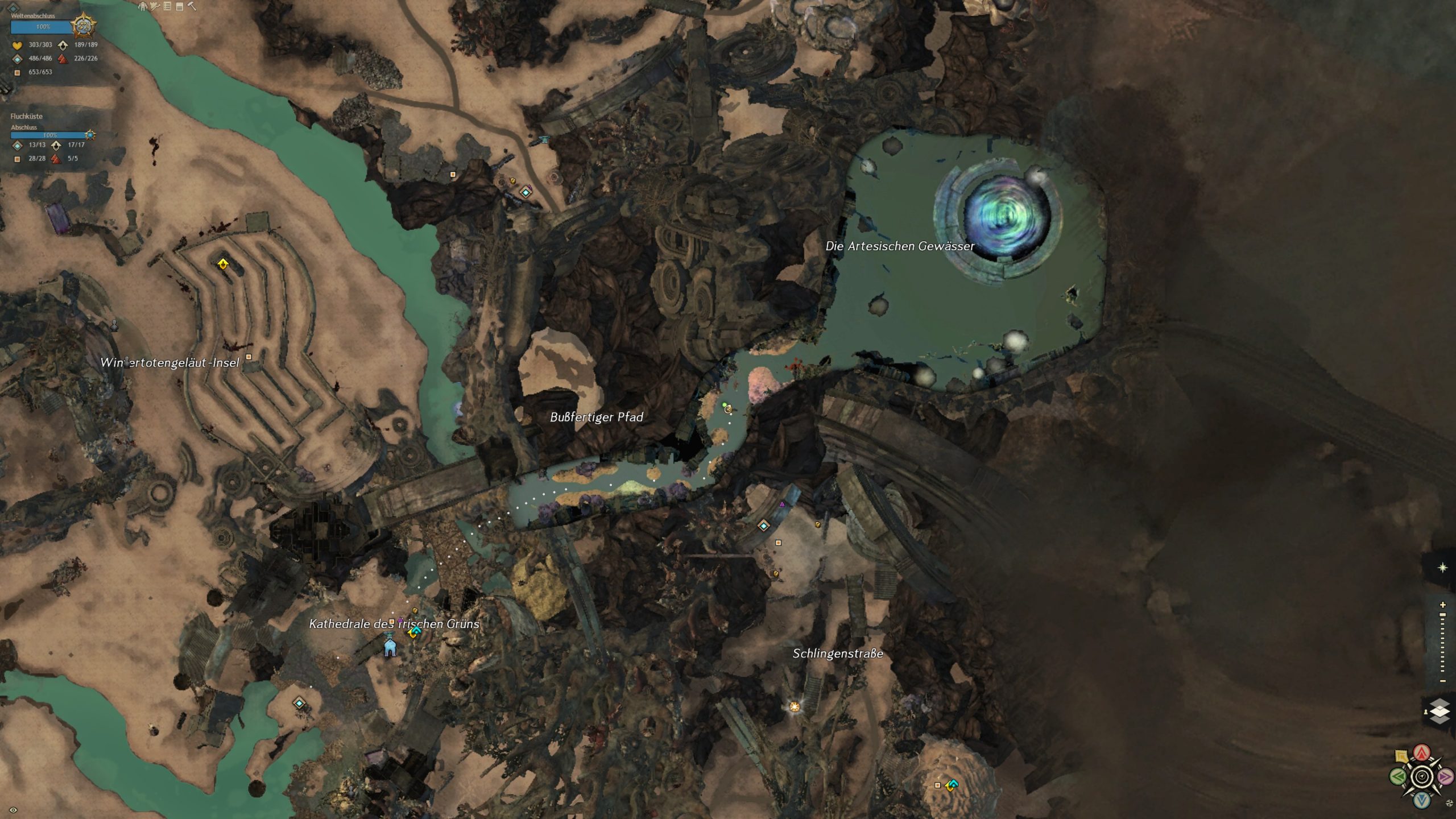The image size is (1456, 819).
Task: Click the Weltenabschluss world completion badge
Action: 83,26
